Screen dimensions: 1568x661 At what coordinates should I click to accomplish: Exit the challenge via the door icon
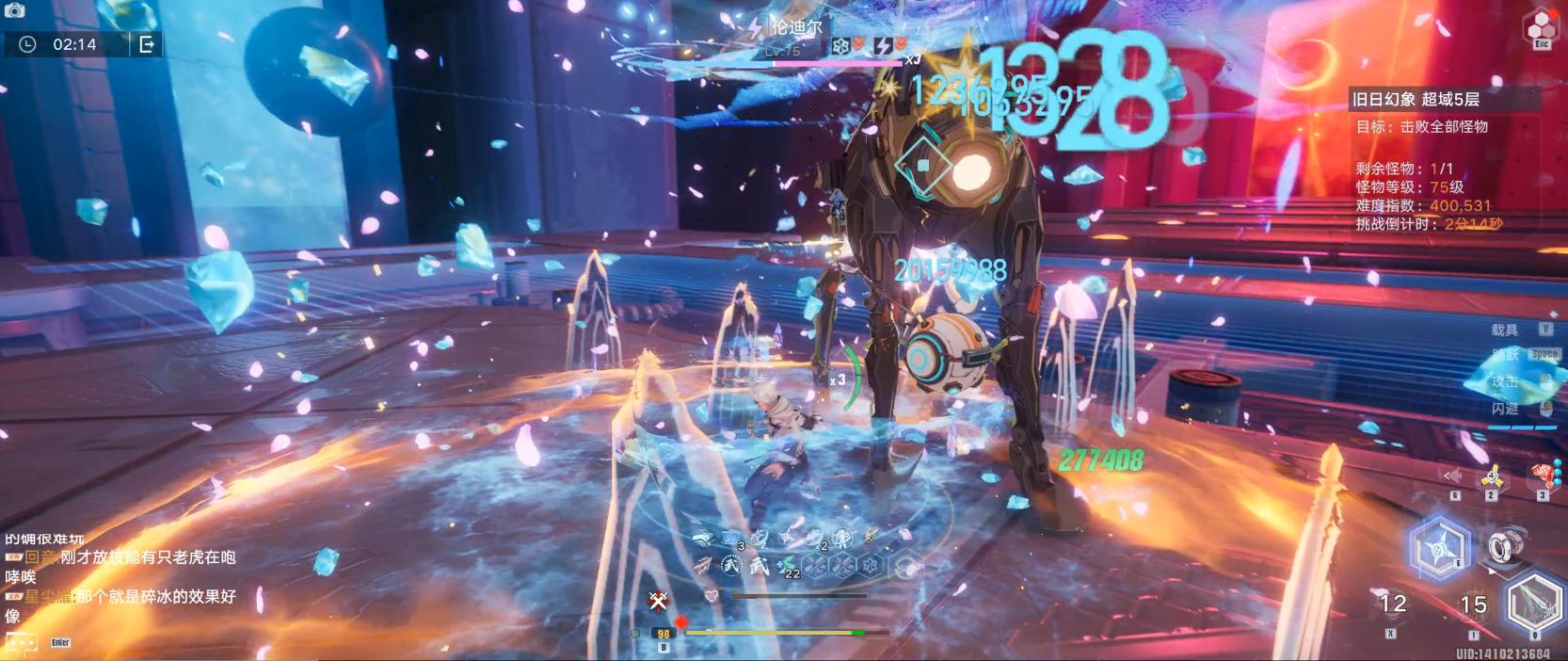tap(147, 44)
